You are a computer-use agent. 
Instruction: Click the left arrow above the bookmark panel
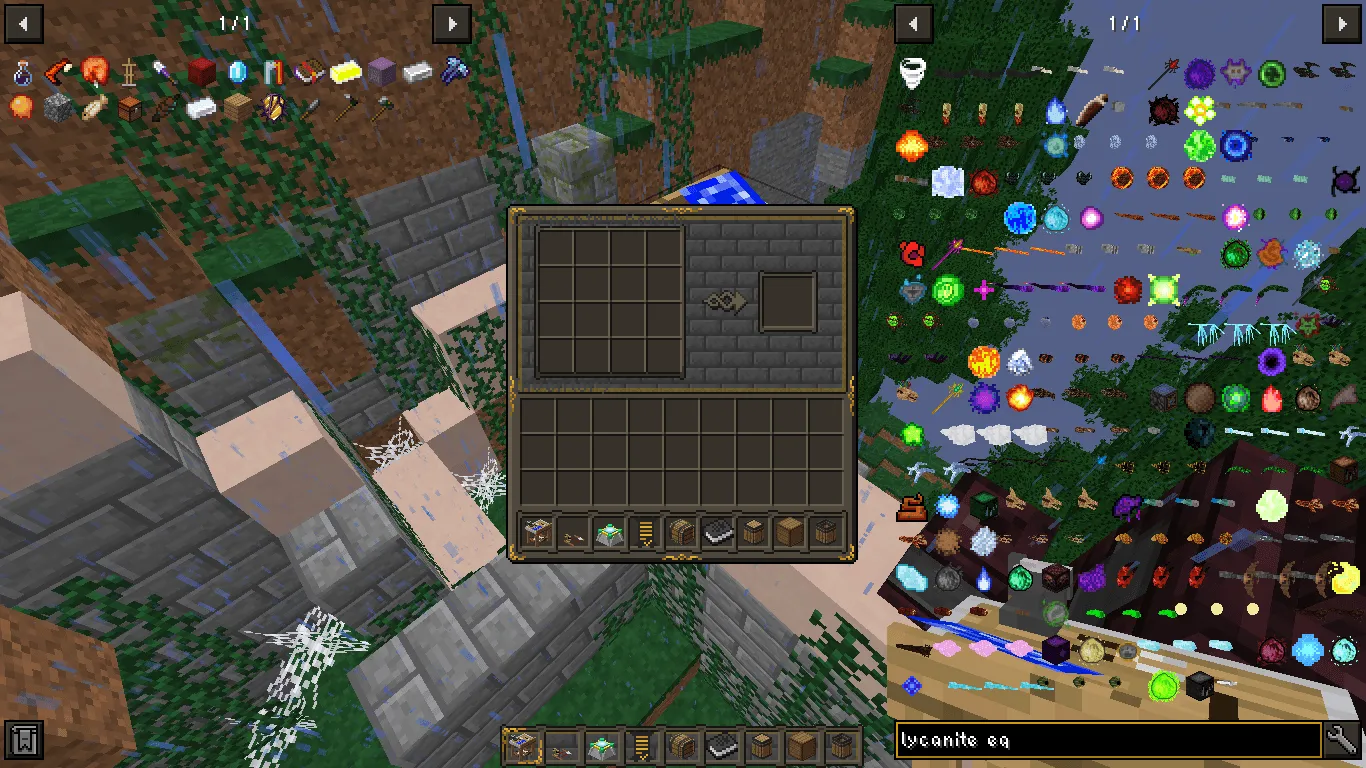23,23
